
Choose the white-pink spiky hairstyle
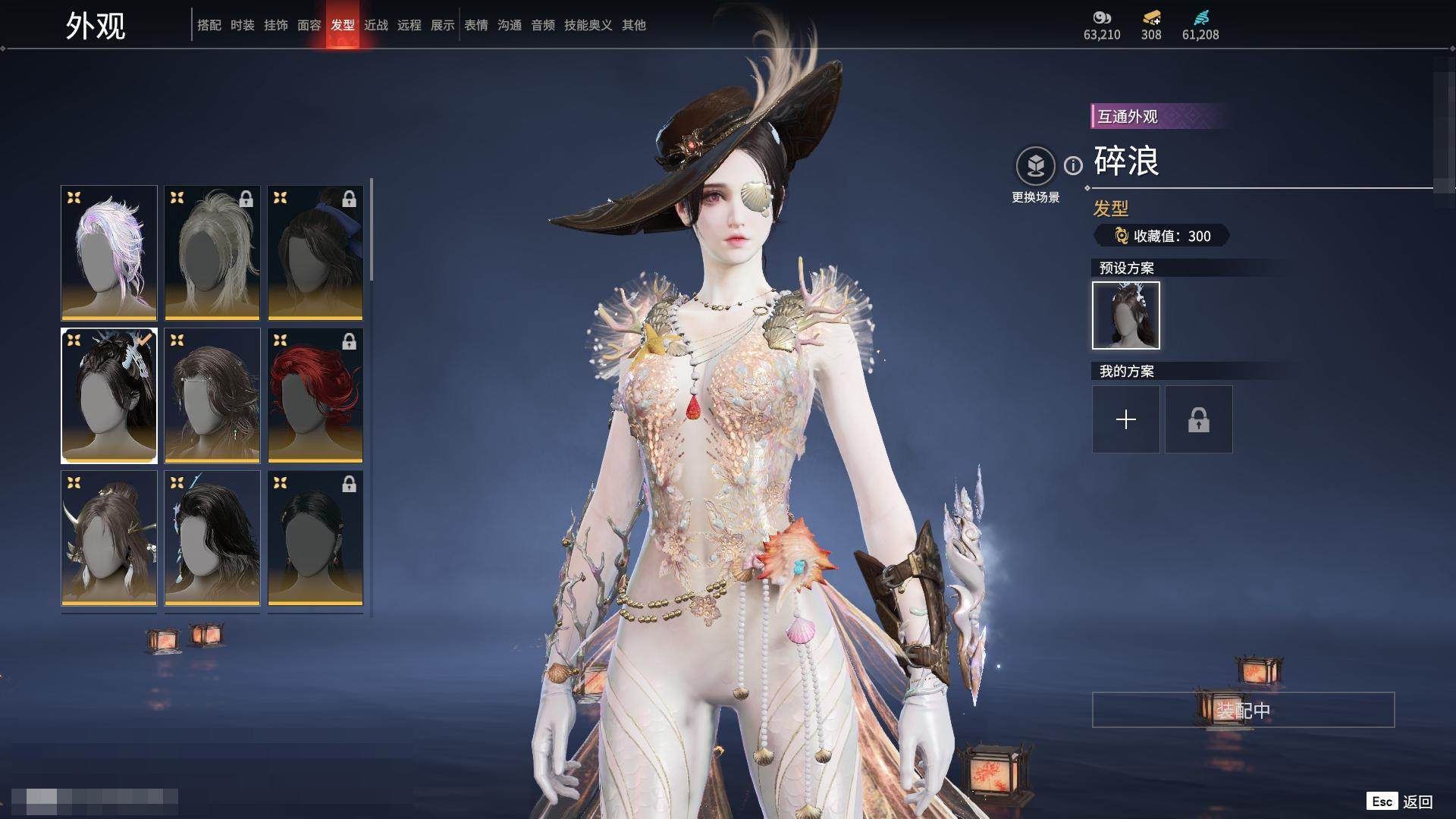[x=109, y=253]
